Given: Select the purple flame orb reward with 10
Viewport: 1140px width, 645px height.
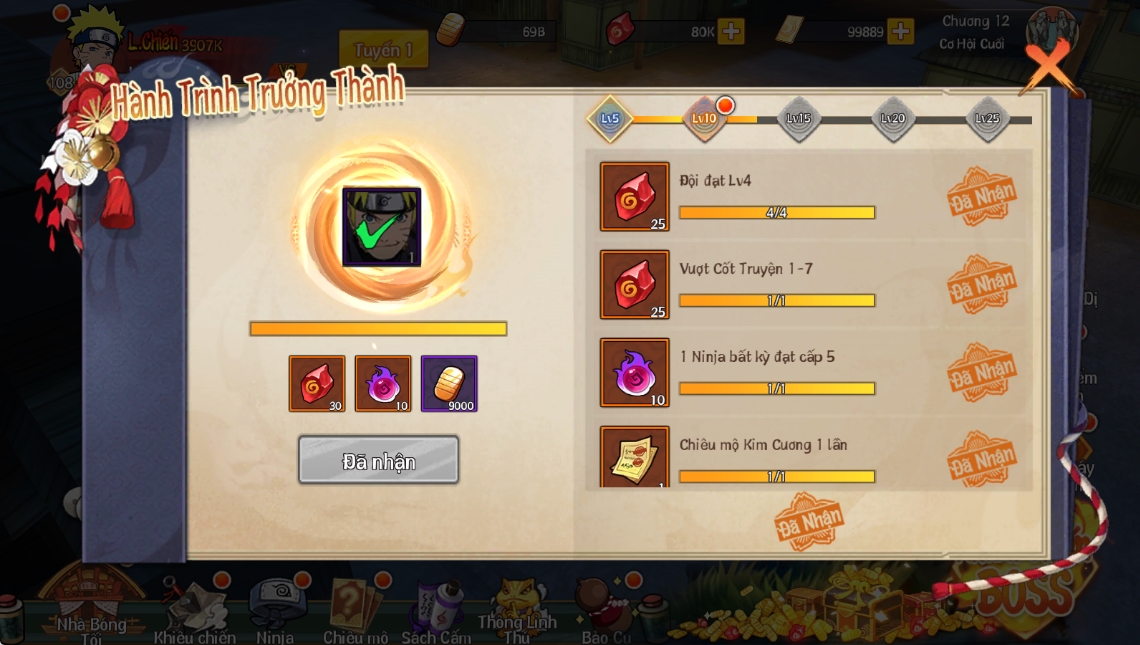Looking at the screenshot, I should [x=383, y=384].
